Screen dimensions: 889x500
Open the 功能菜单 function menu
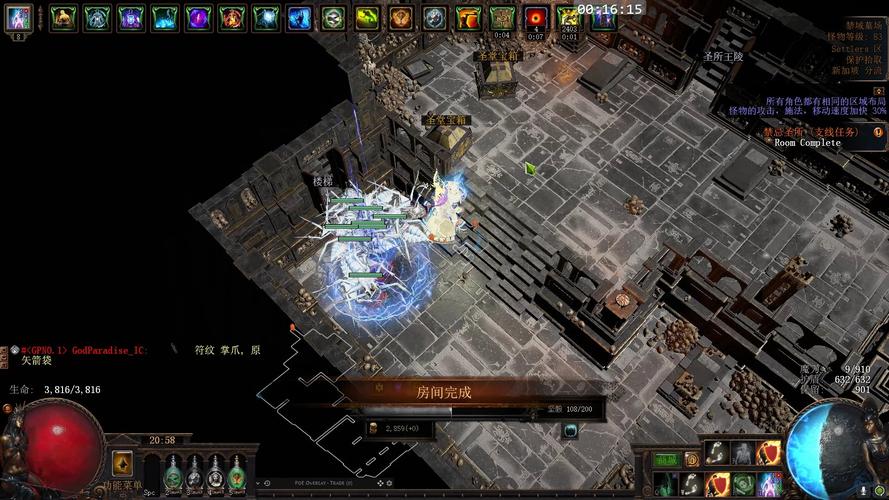tap(122, 486)
